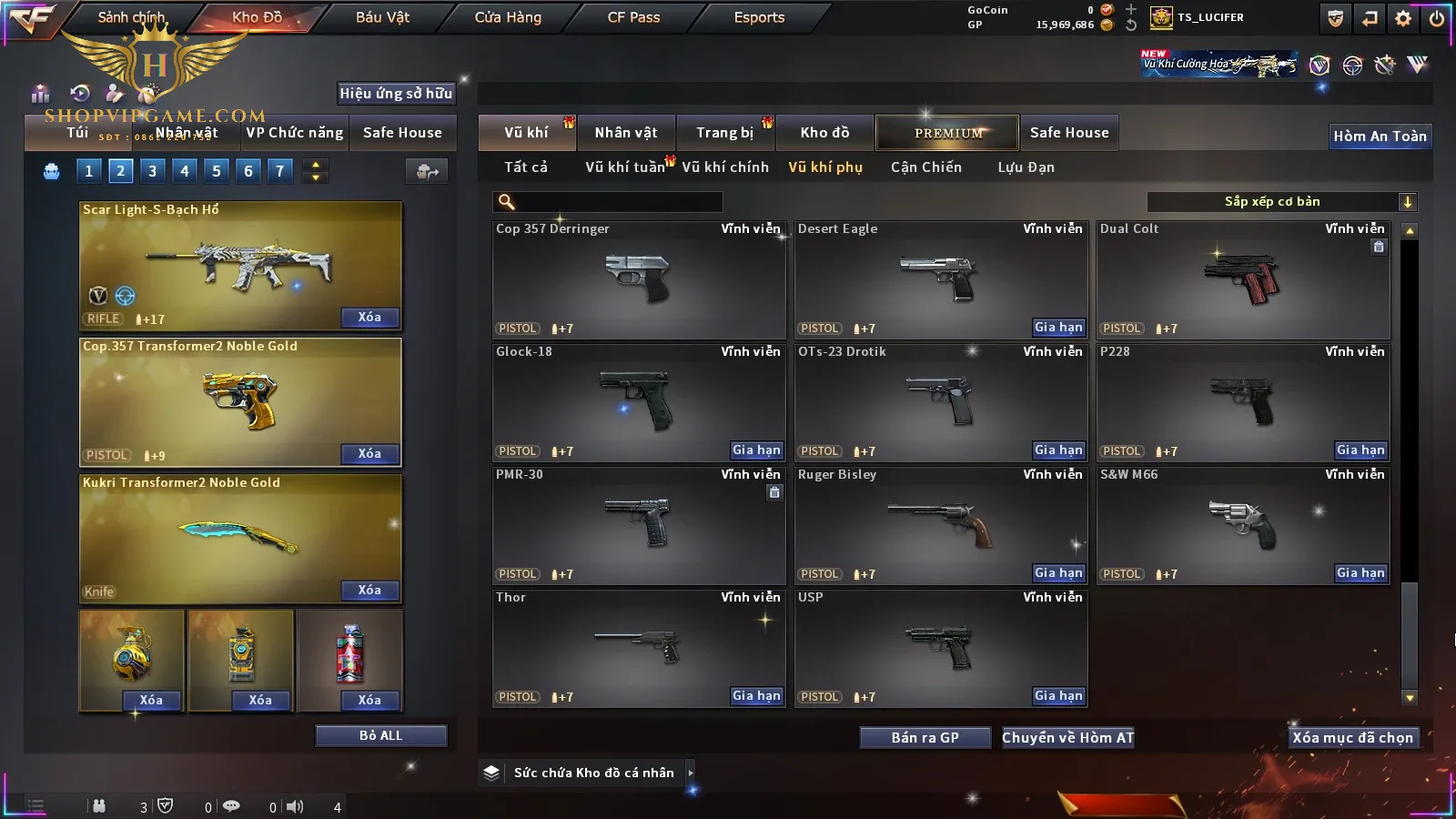Select the PREMIUM inventory tab
Screen dimensions: 1456x819
(947, 133)
